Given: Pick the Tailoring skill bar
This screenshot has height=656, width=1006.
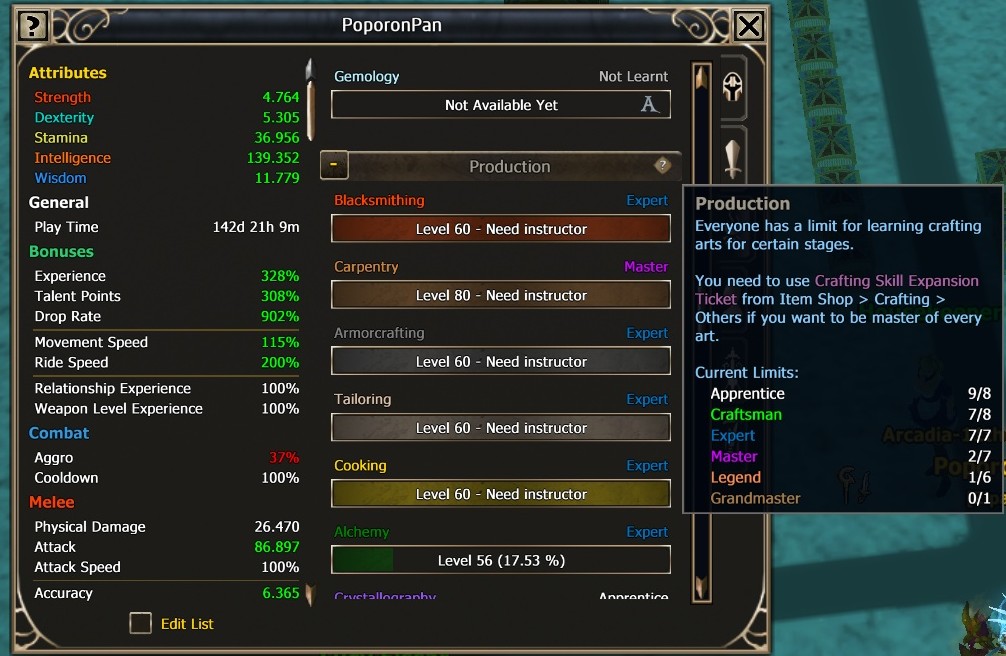Looking at the screenshot, I should point(501,427).
